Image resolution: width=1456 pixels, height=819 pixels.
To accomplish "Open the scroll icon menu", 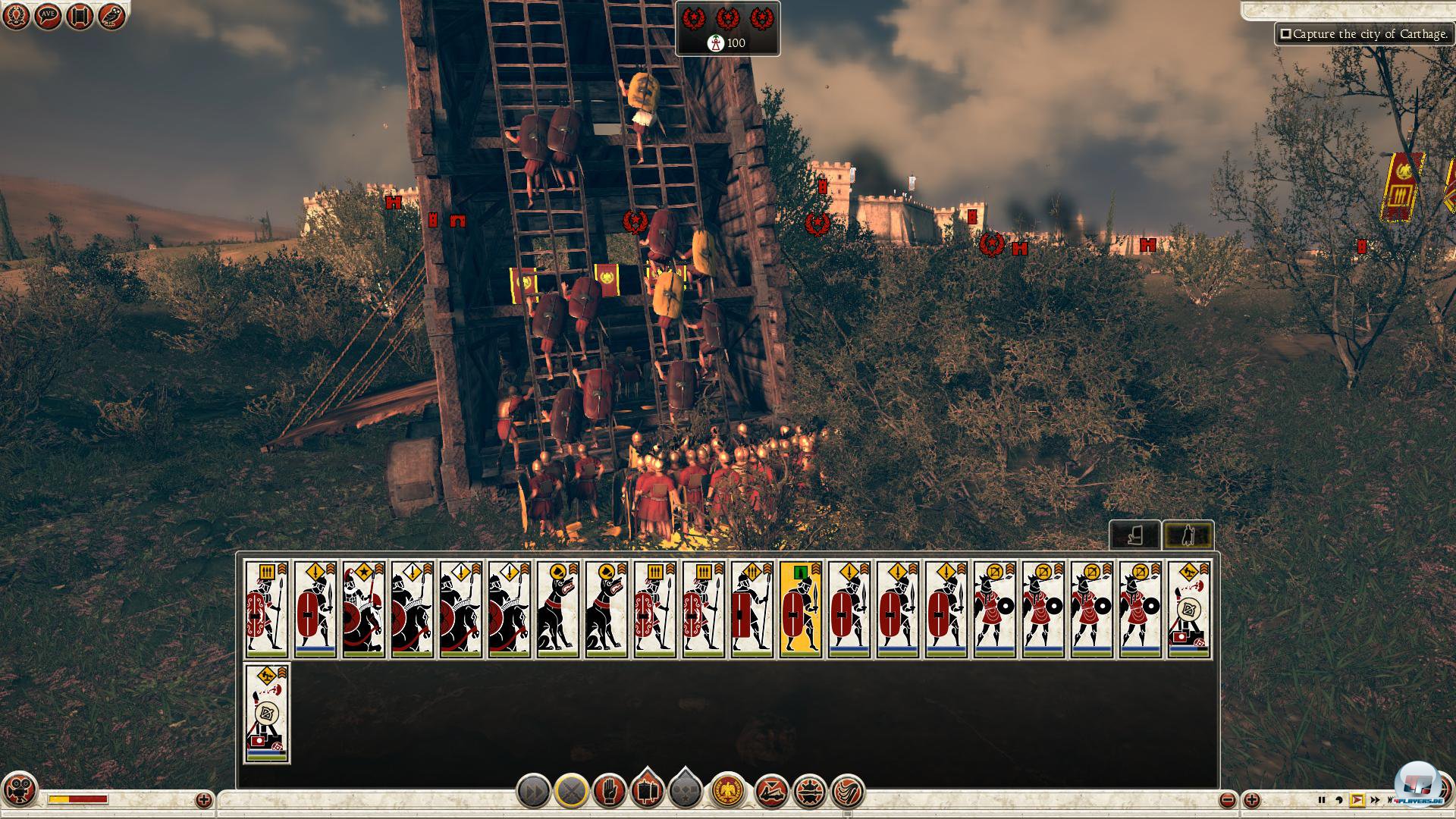I will (x=80, y=17).
